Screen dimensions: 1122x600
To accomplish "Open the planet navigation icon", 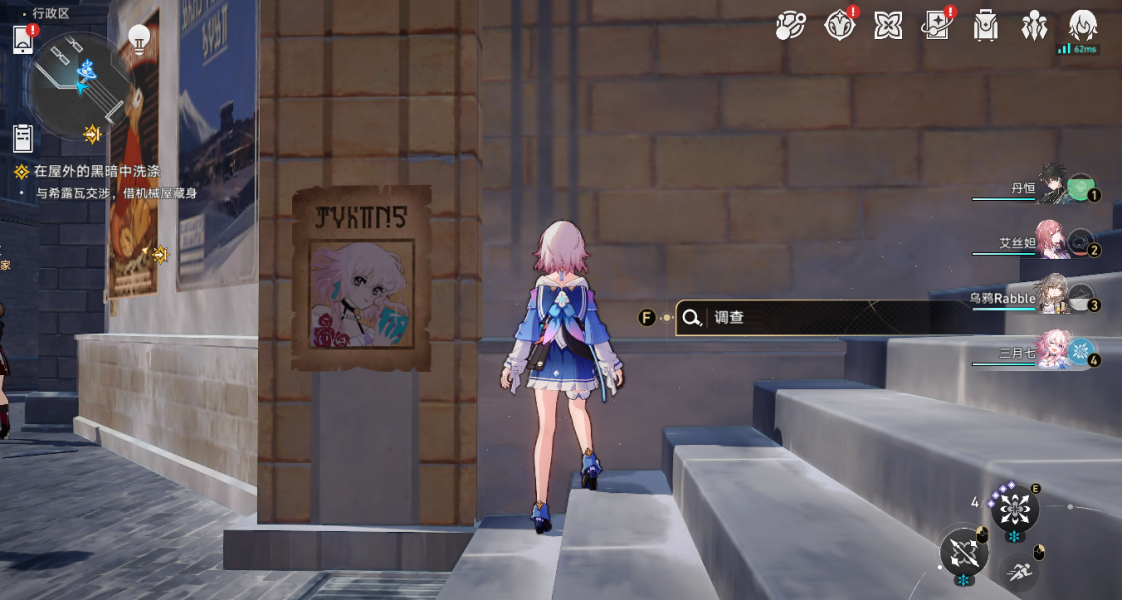I will (790, 26).
